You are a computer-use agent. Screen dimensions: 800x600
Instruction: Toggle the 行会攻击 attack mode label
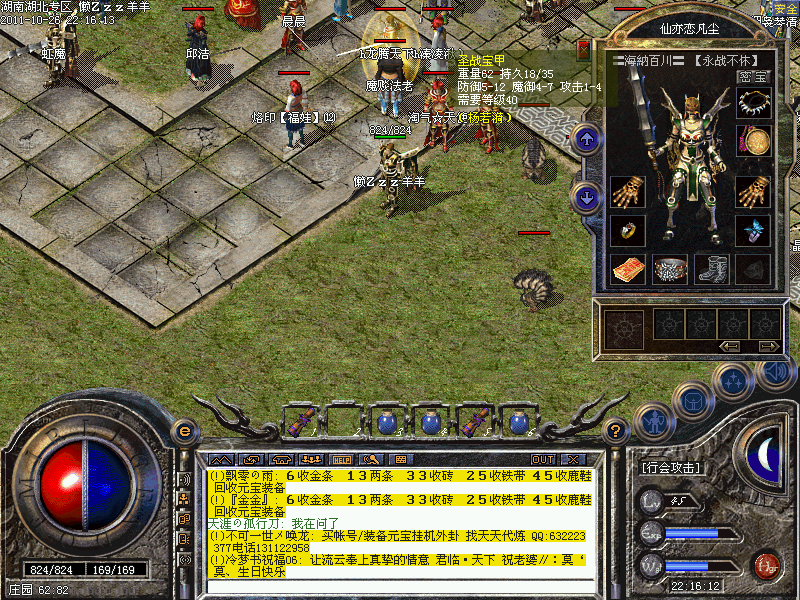(672, 467)
